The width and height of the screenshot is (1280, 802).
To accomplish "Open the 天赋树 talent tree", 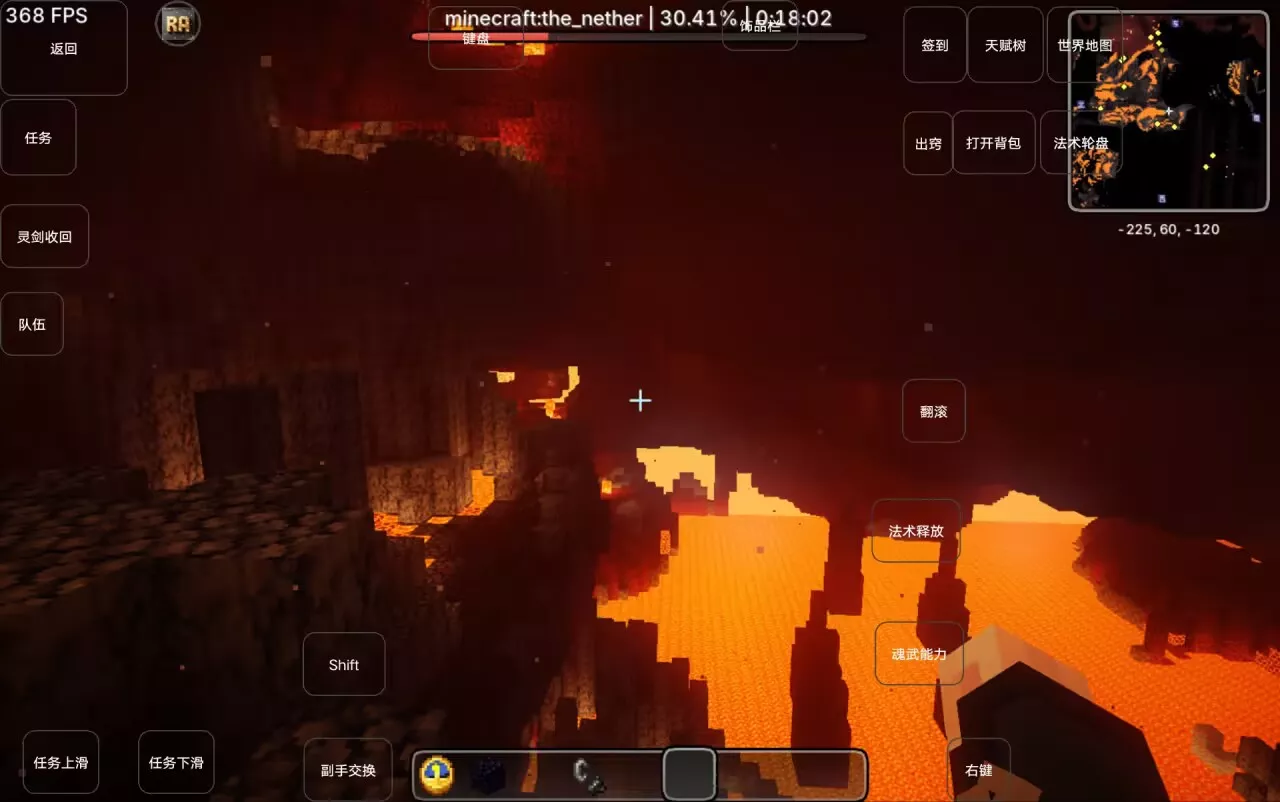I will tap(1005, 45).
